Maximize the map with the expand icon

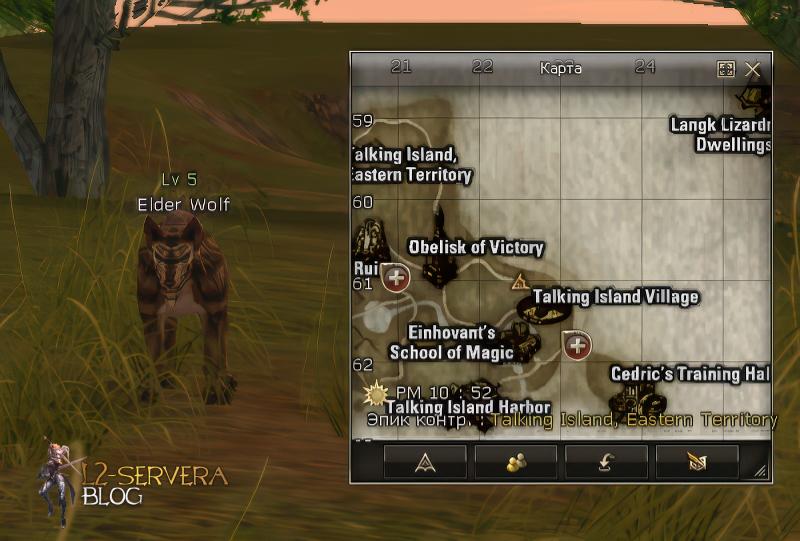point(726,69)
